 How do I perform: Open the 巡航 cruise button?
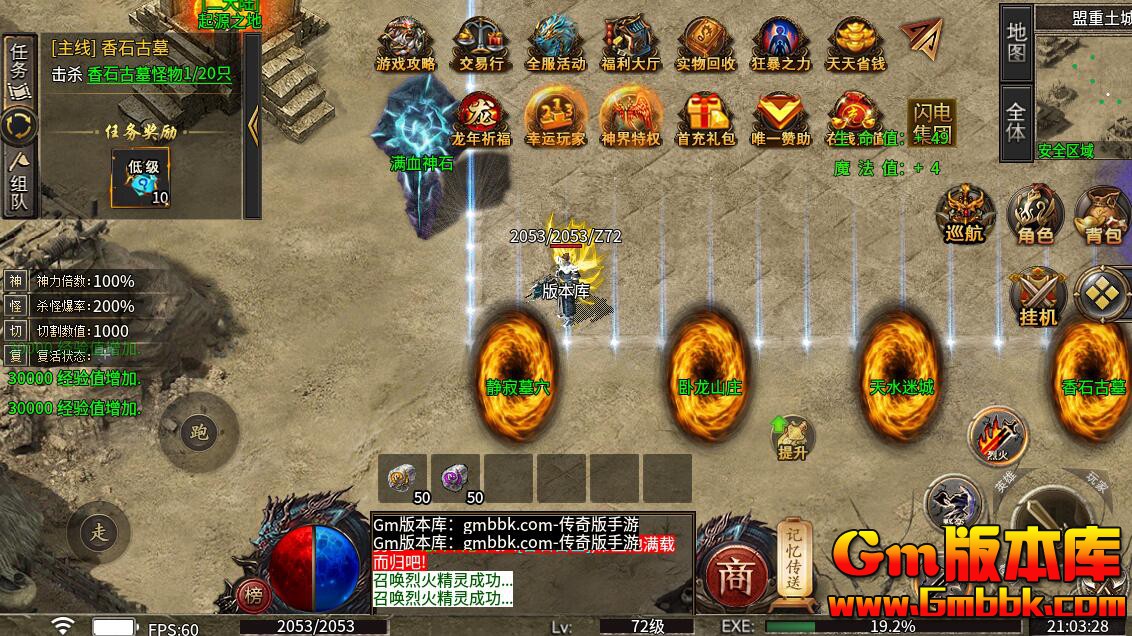[964, 214]
